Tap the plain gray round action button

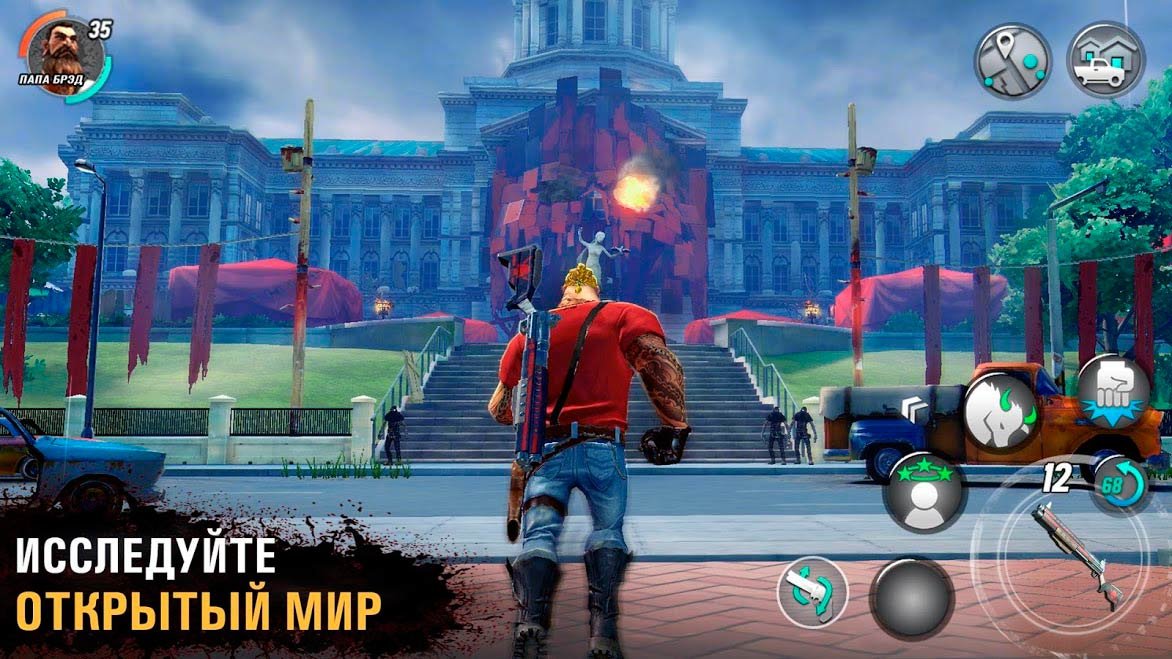[910, 598]
